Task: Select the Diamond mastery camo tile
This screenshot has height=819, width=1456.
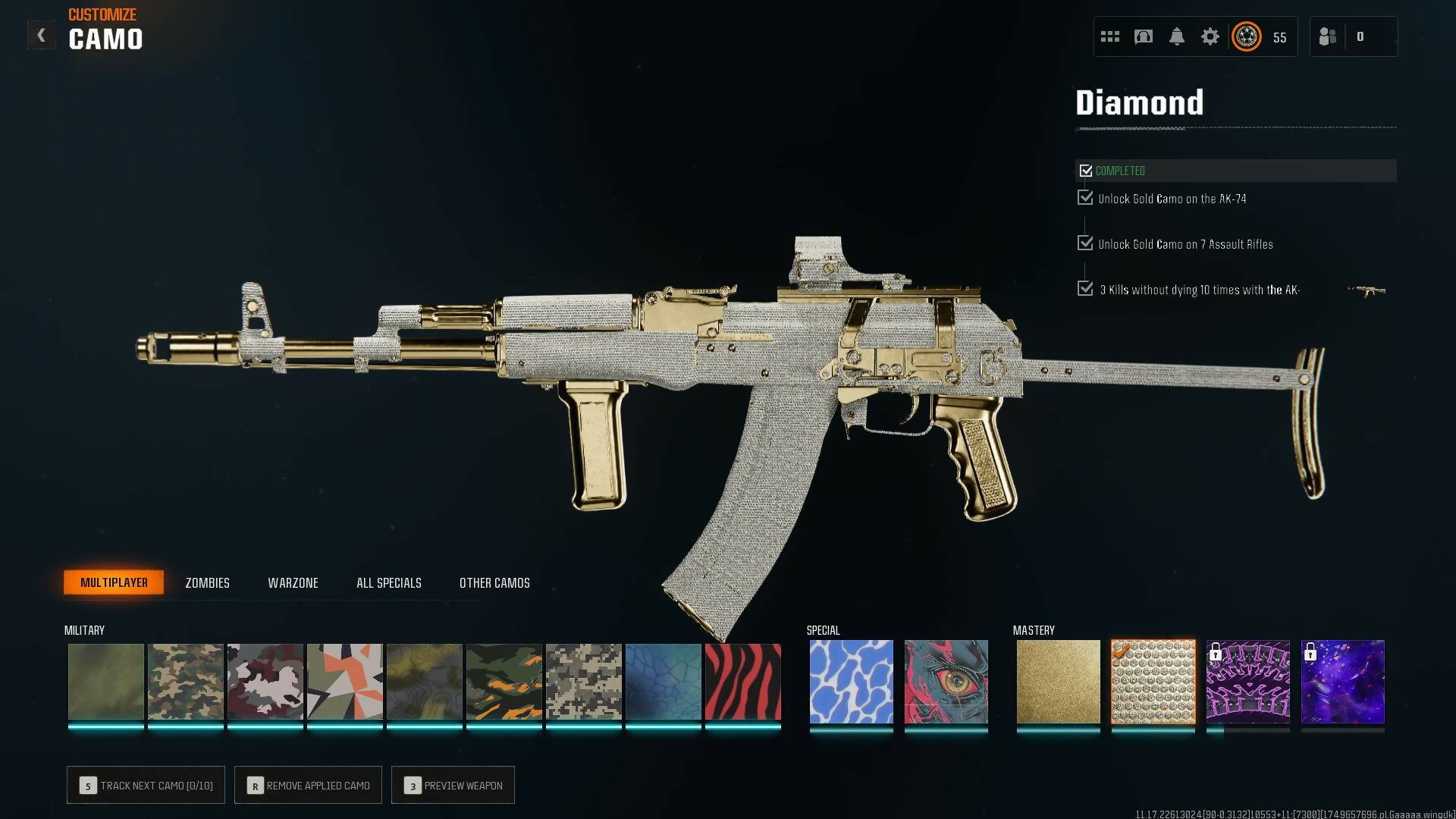Action: click(1153, 681)
